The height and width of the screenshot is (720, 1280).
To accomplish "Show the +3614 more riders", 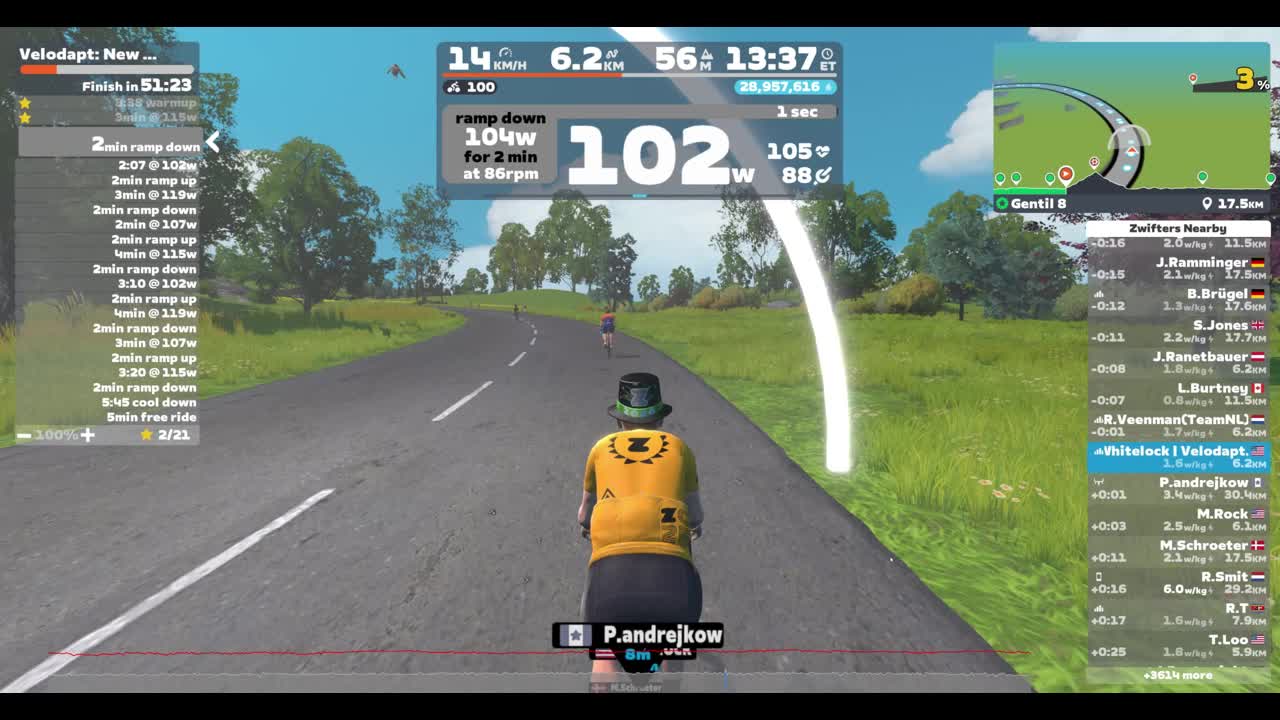I will pos(1178,675).
